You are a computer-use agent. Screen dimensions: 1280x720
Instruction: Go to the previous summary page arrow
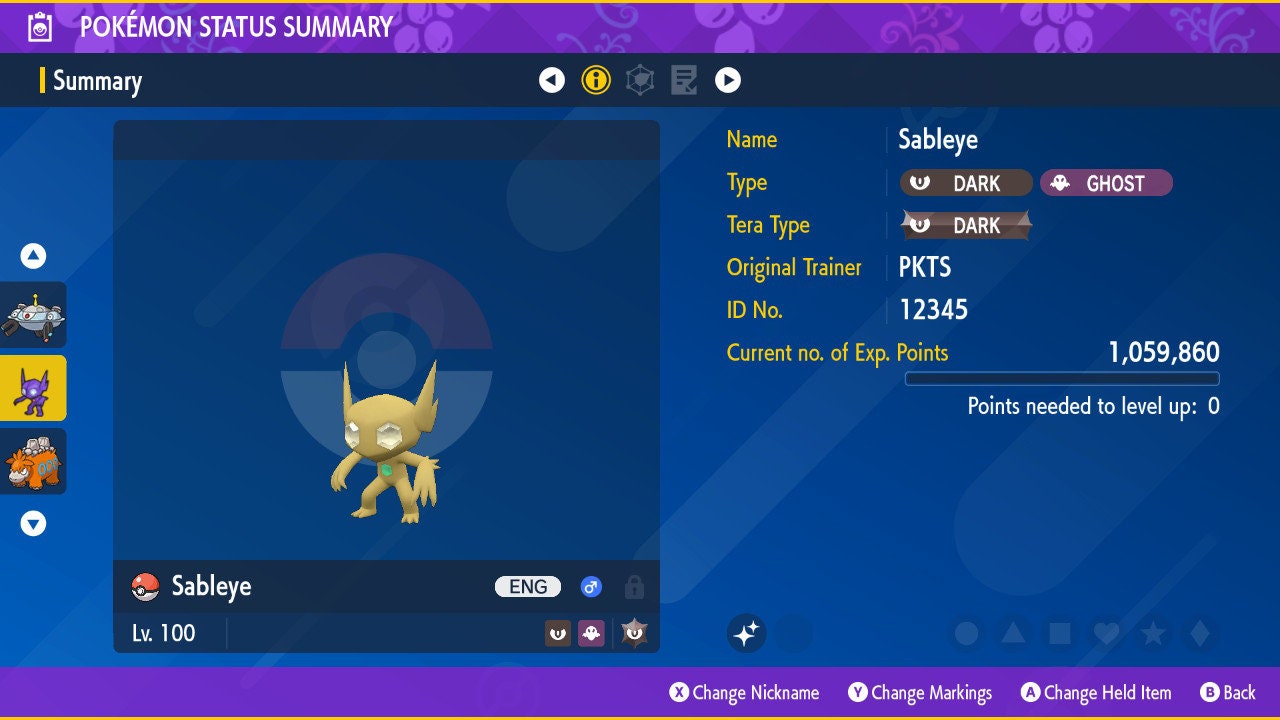click(552, 80)
